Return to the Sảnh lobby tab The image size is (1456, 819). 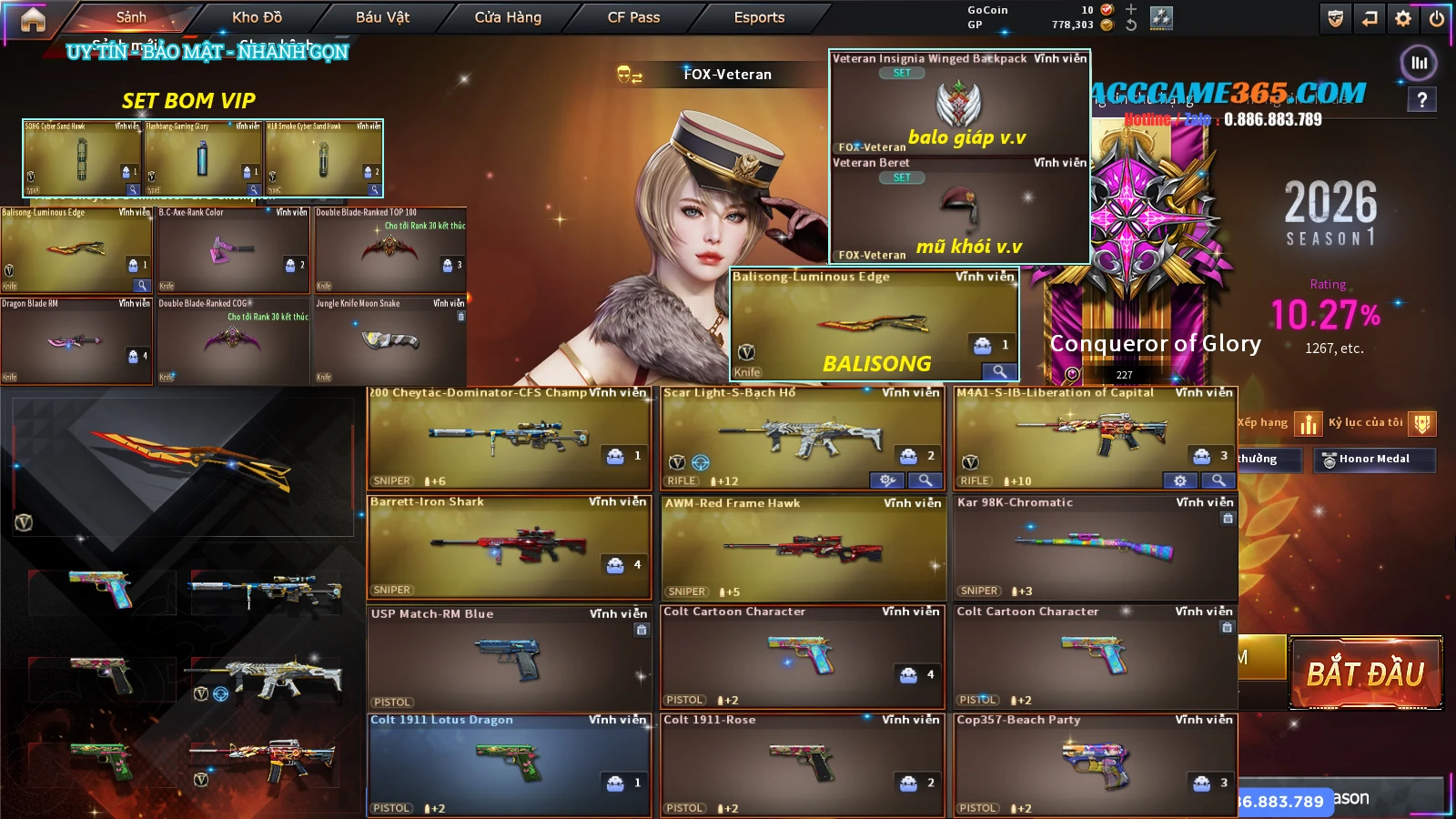[131, 17]
